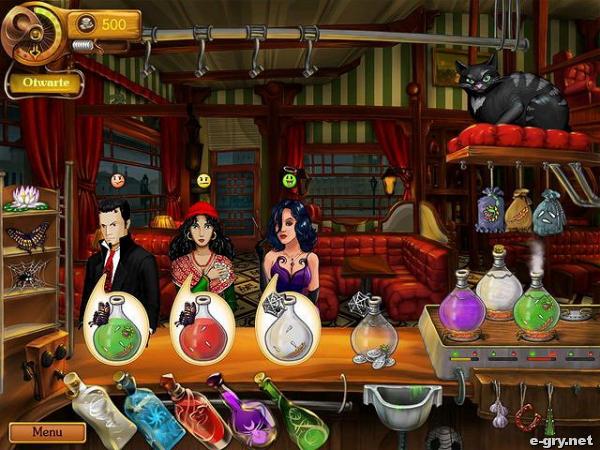The width and height of the screenshot is (600, 450).
Task: Open the Menu button
Action: click(x=47, y=432)
